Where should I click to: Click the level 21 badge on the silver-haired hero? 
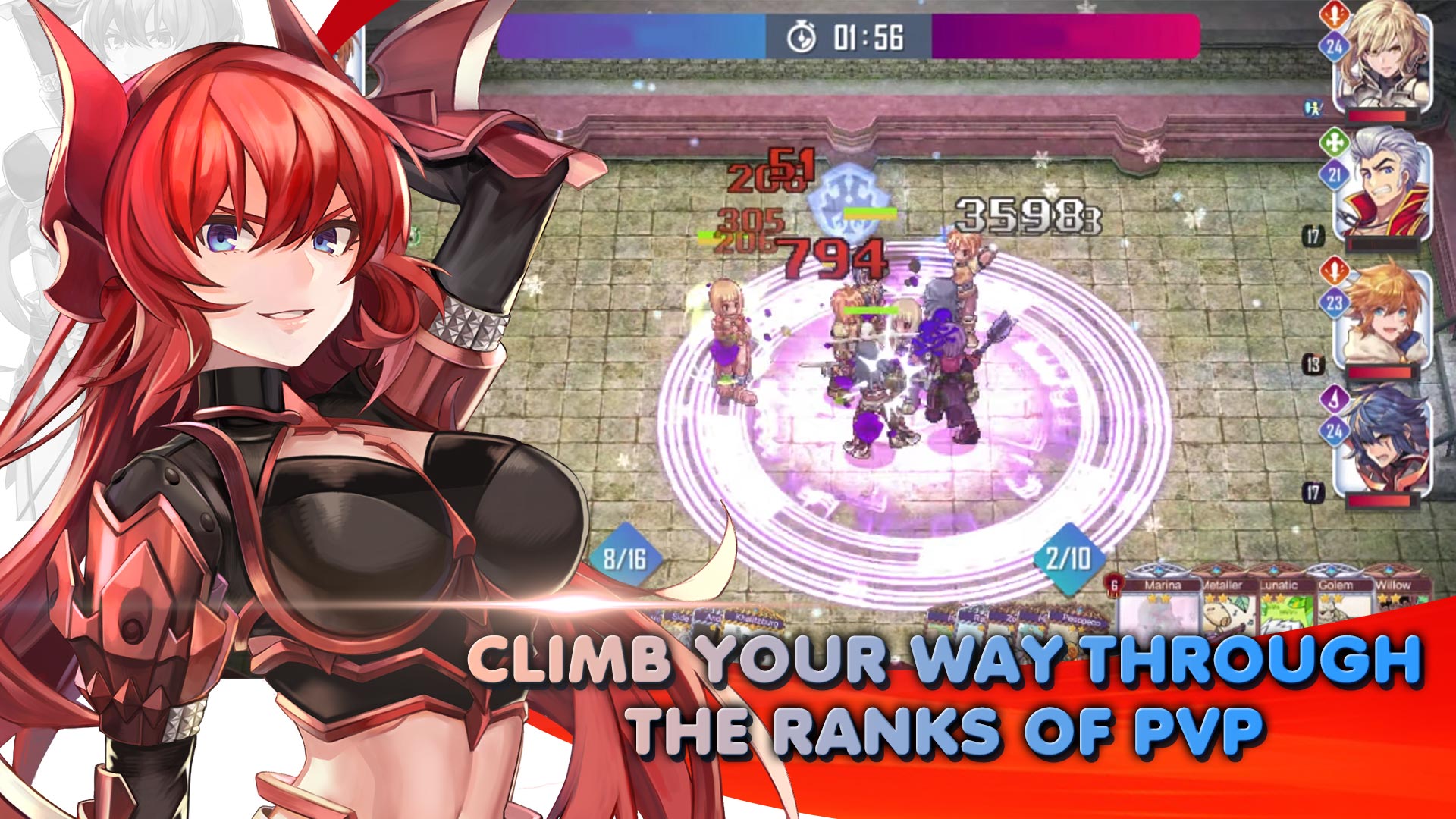(x=1334, y=173)
